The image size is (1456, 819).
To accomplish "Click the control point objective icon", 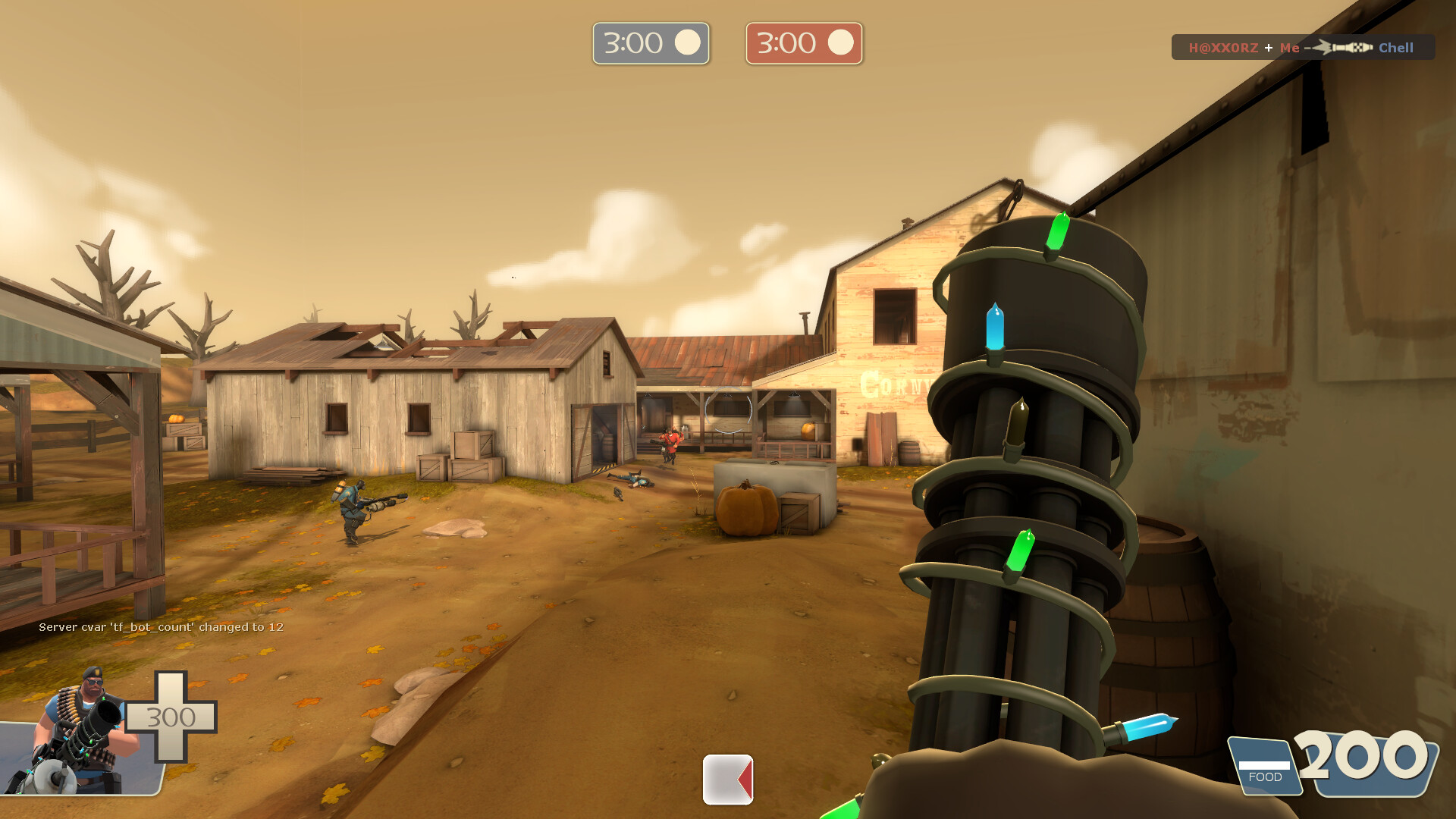I will (x=727, y=779).
